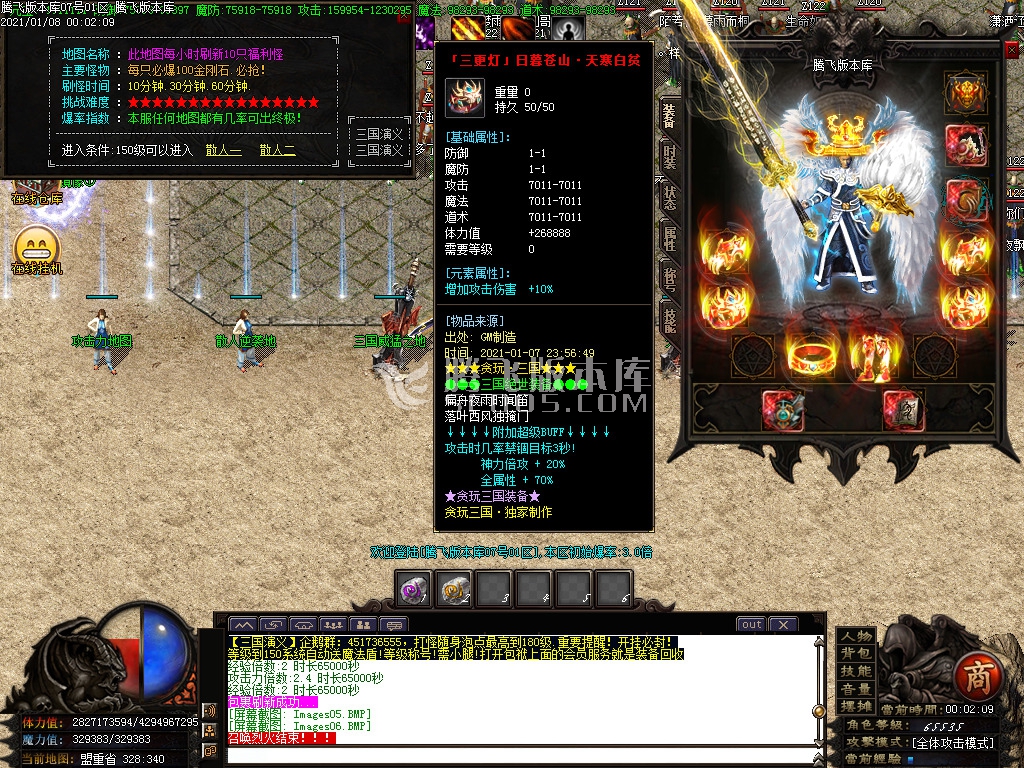Show the 属性 attributes tab
This screenshot has height=768, width=1024.
click(669, 236)
